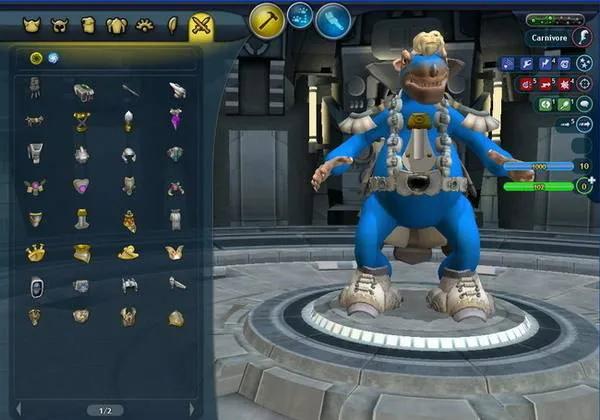Select the golden trophy cup part
Image resolution: width=600 pixels, height=420 pixels.
(x=81, y=121)
